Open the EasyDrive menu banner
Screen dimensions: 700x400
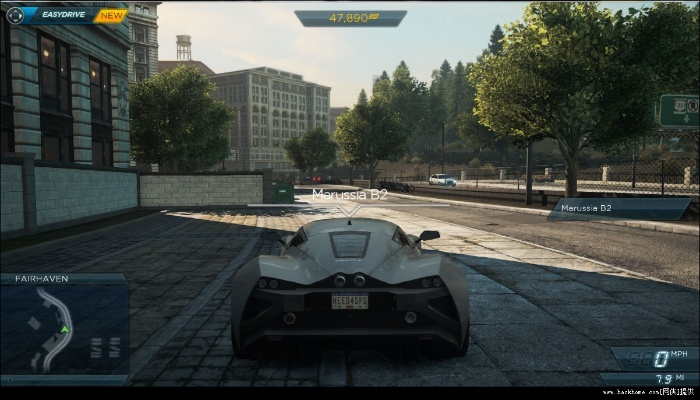64,15
